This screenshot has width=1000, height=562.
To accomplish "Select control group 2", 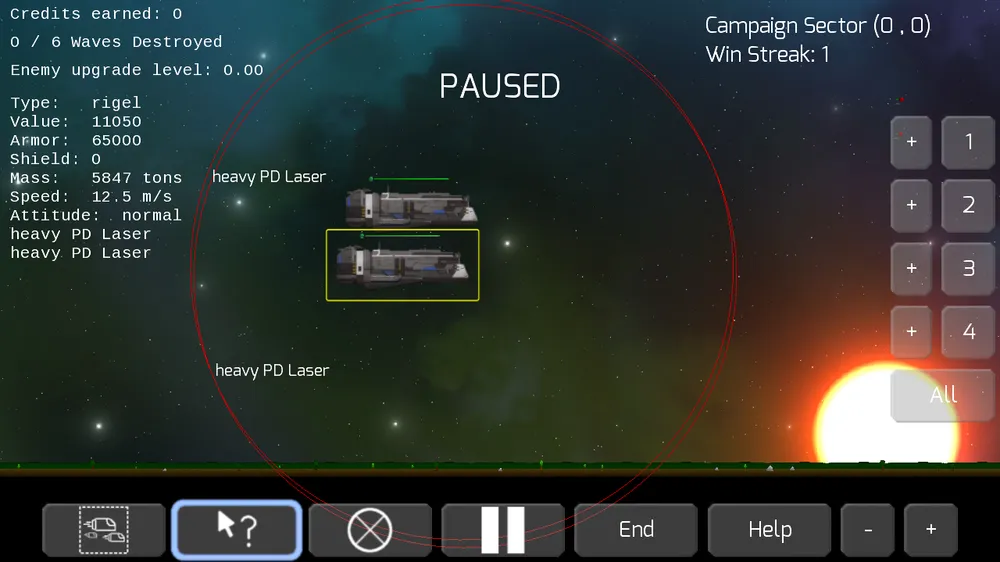I will click(968, 206).
